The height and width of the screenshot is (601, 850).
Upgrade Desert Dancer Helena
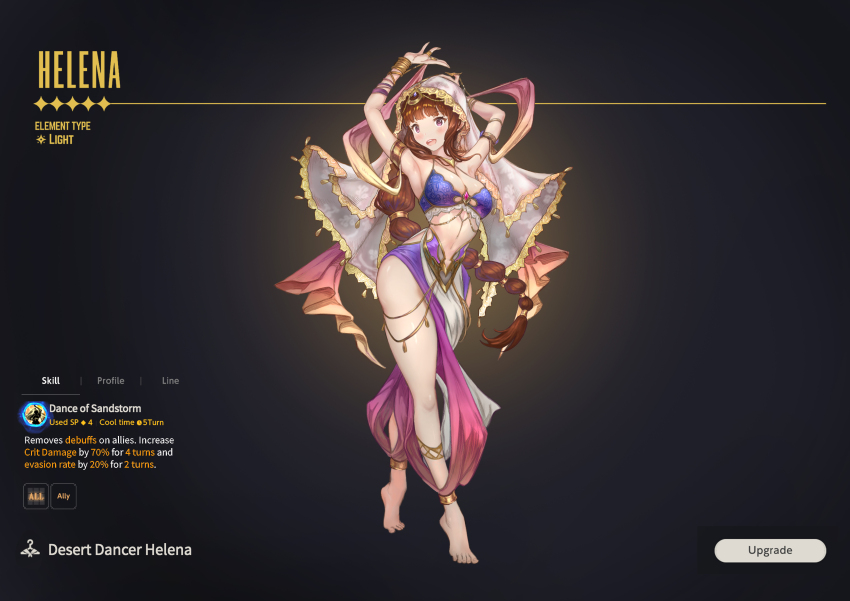tap(770, 550)
